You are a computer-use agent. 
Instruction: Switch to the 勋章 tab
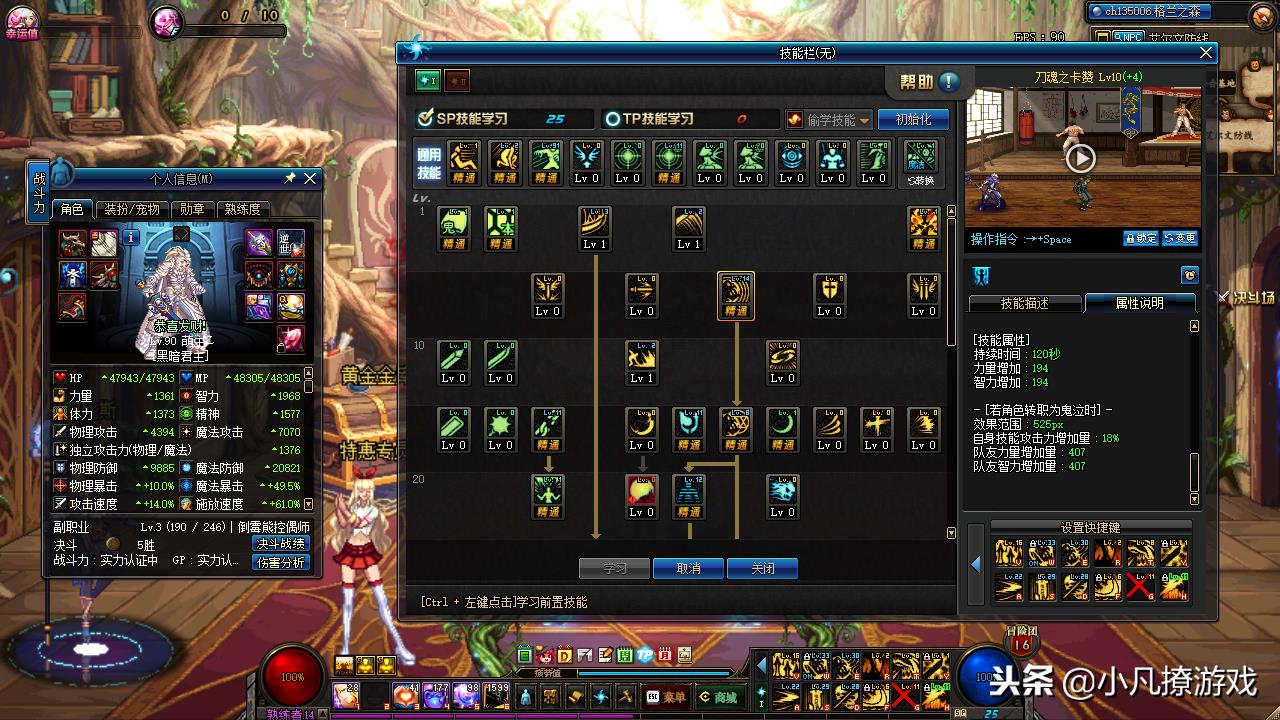[192, 209]
